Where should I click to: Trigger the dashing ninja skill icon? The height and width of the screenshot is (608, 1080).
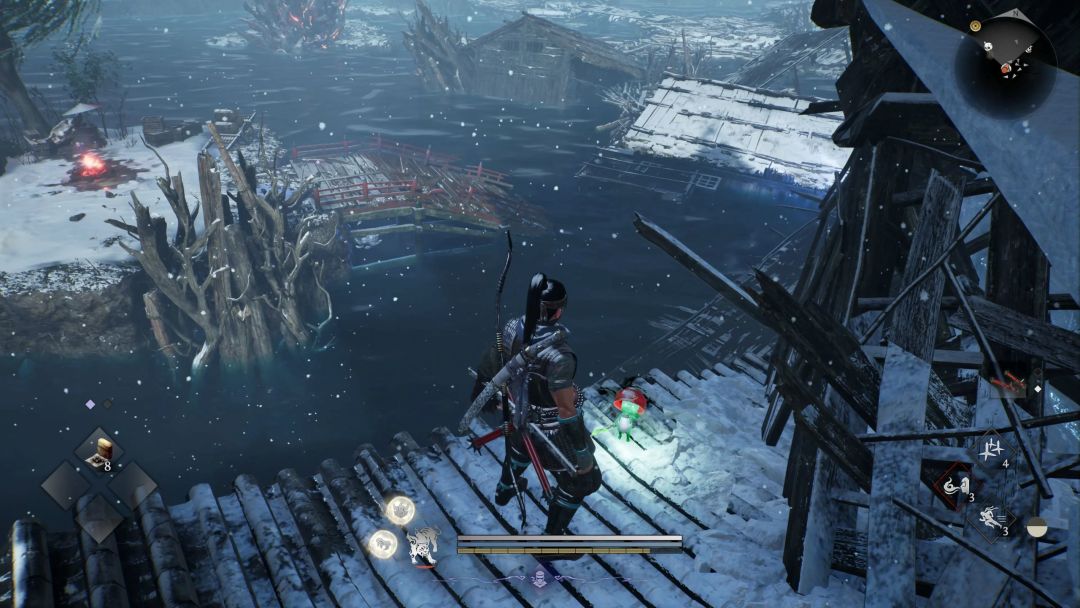(x=992, y=520)
